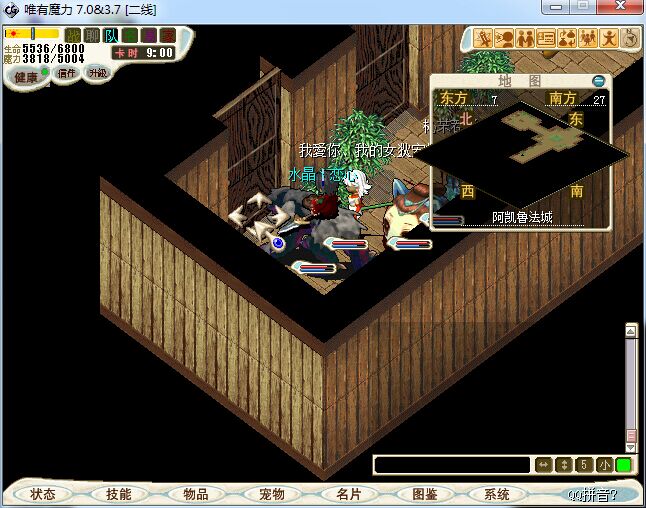Minimize the 地图 map panel
Viewport: 646px width, 508px height.
click(598, 81)
